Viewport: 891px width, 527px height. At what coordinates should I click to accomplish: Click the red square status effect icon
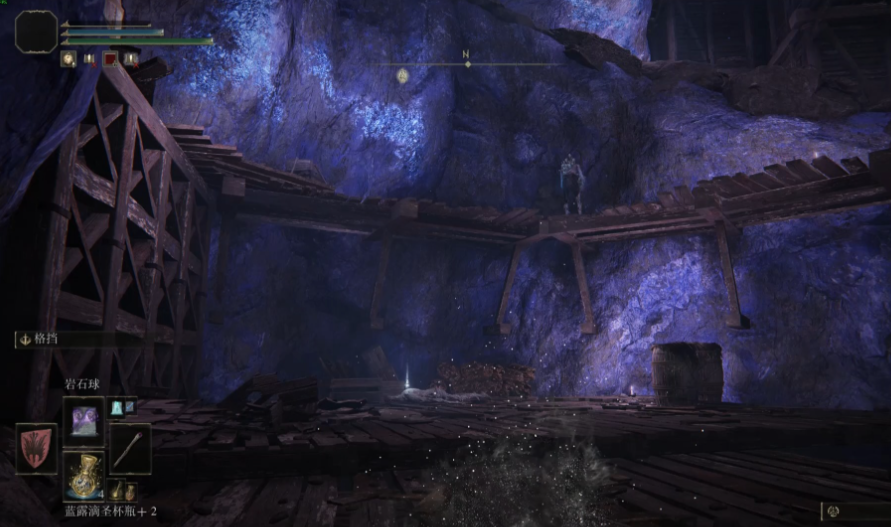pos(109,59)
